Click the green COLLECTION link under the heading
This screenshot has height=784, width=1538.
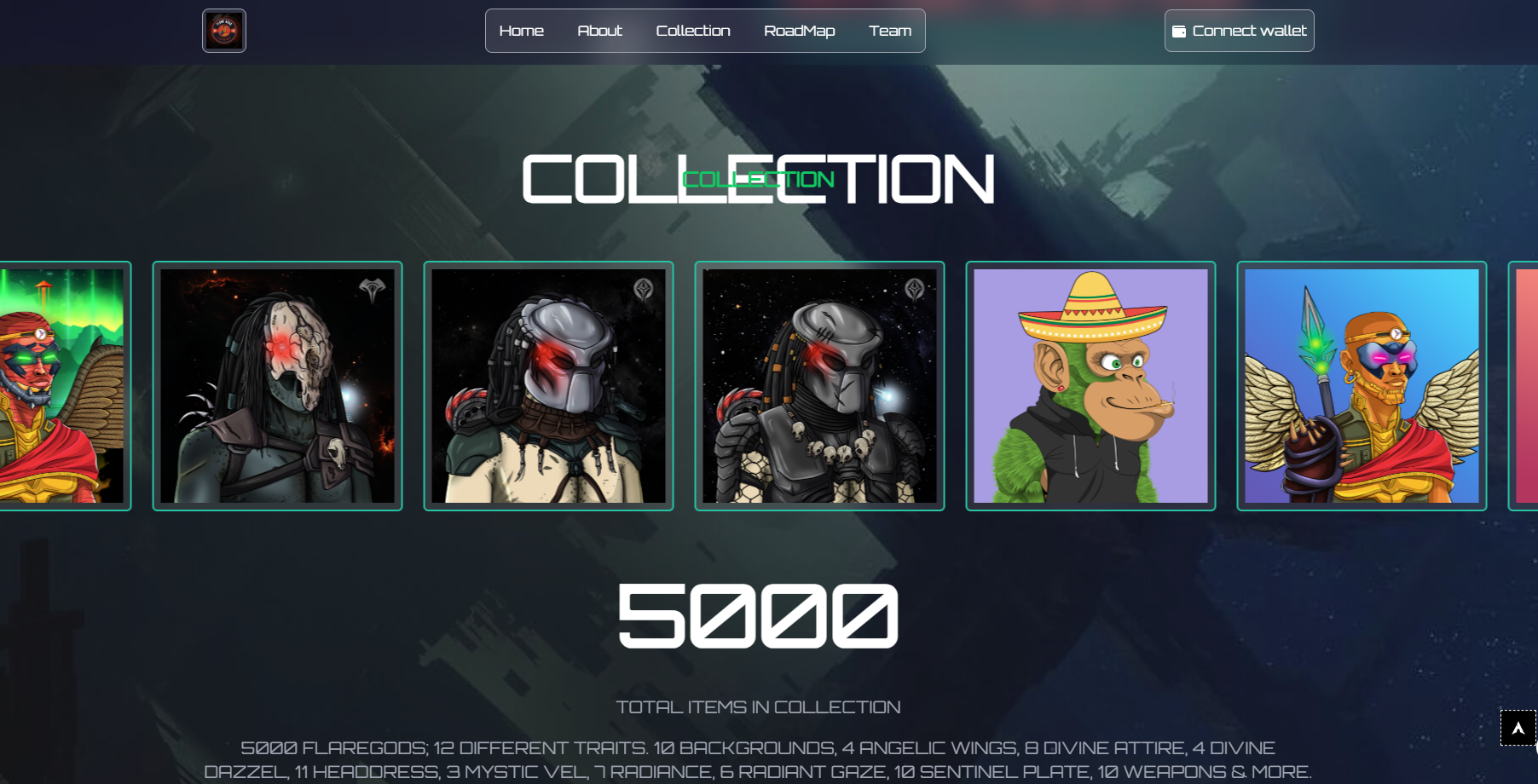click(x=757, y=178)
